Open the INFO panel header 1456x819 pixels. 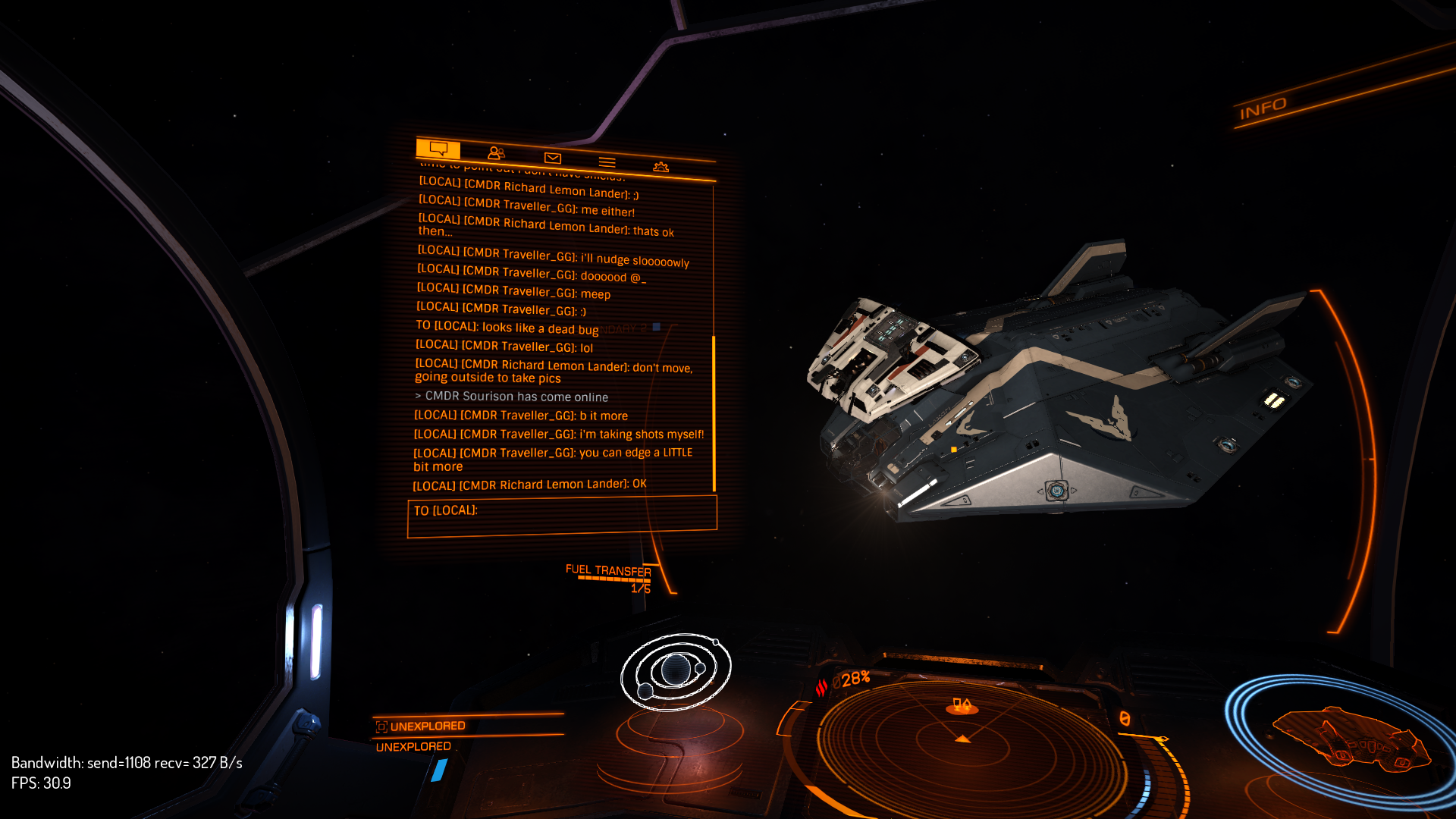point(1263,109)
